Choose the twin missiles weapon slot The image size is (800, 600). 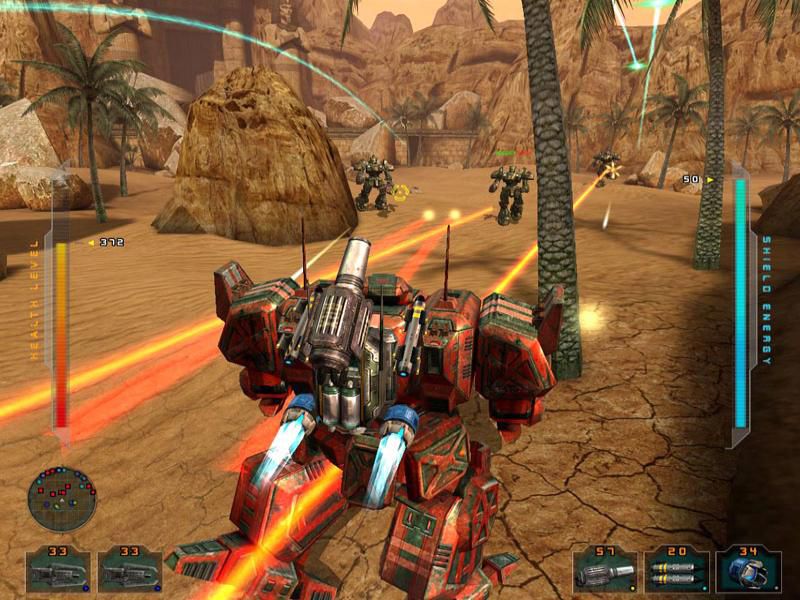pos(676,571)
